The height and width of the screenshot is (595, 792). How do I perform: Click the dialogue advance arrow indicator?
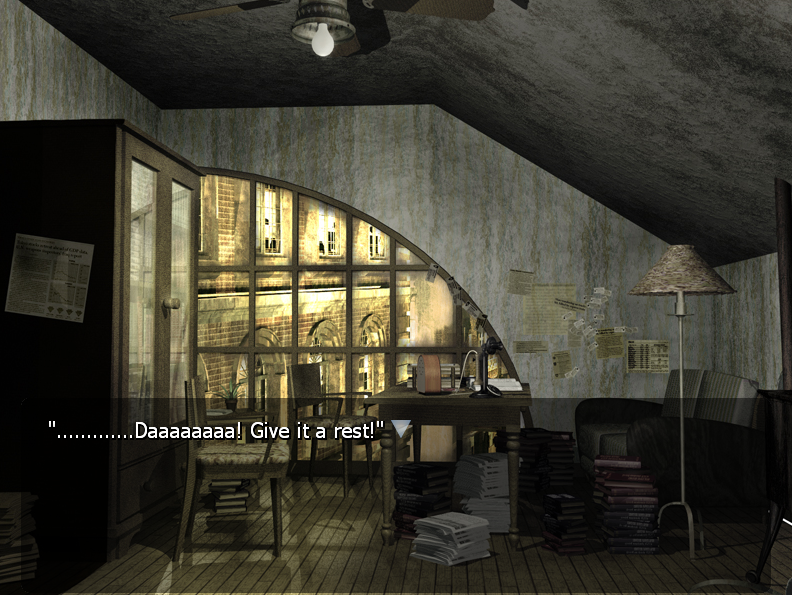401,429
